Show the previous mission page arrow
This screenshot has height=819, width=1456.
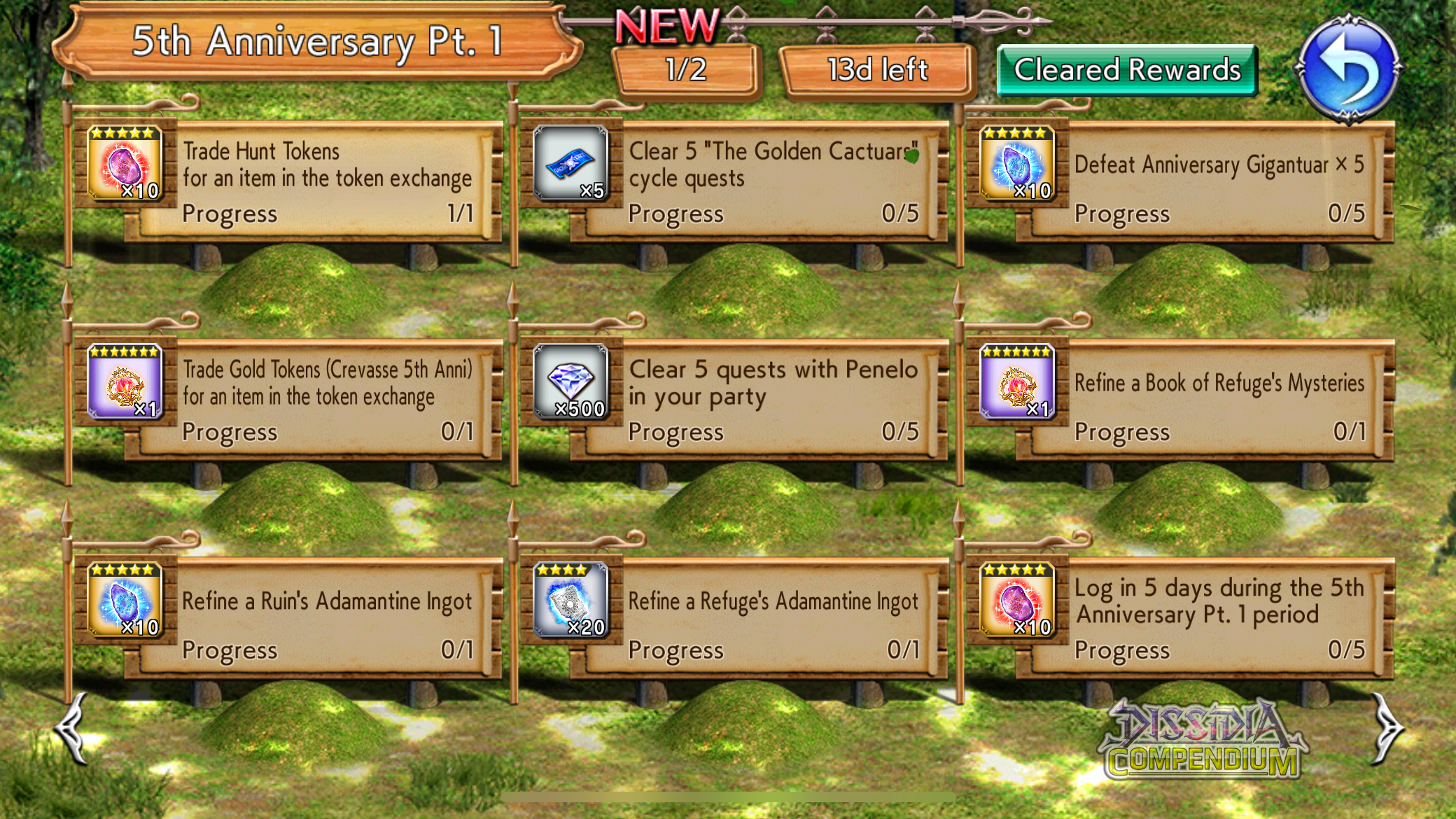point(72,728)
